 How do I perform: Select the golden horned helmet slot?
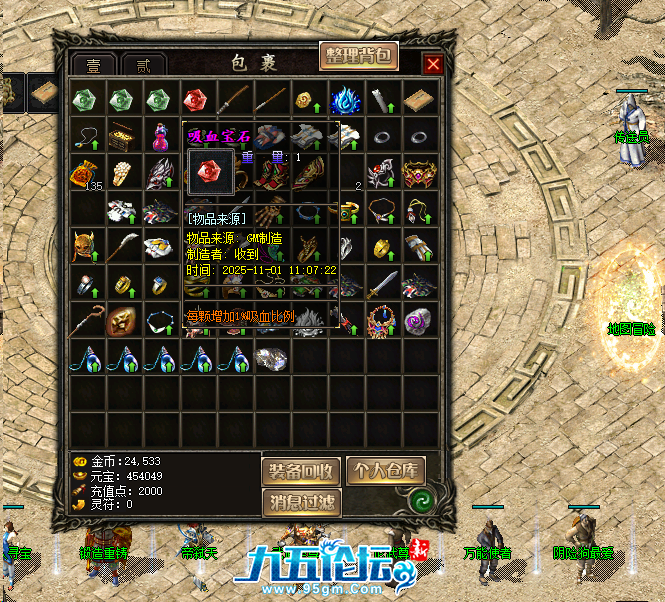[x=85, y=247]
